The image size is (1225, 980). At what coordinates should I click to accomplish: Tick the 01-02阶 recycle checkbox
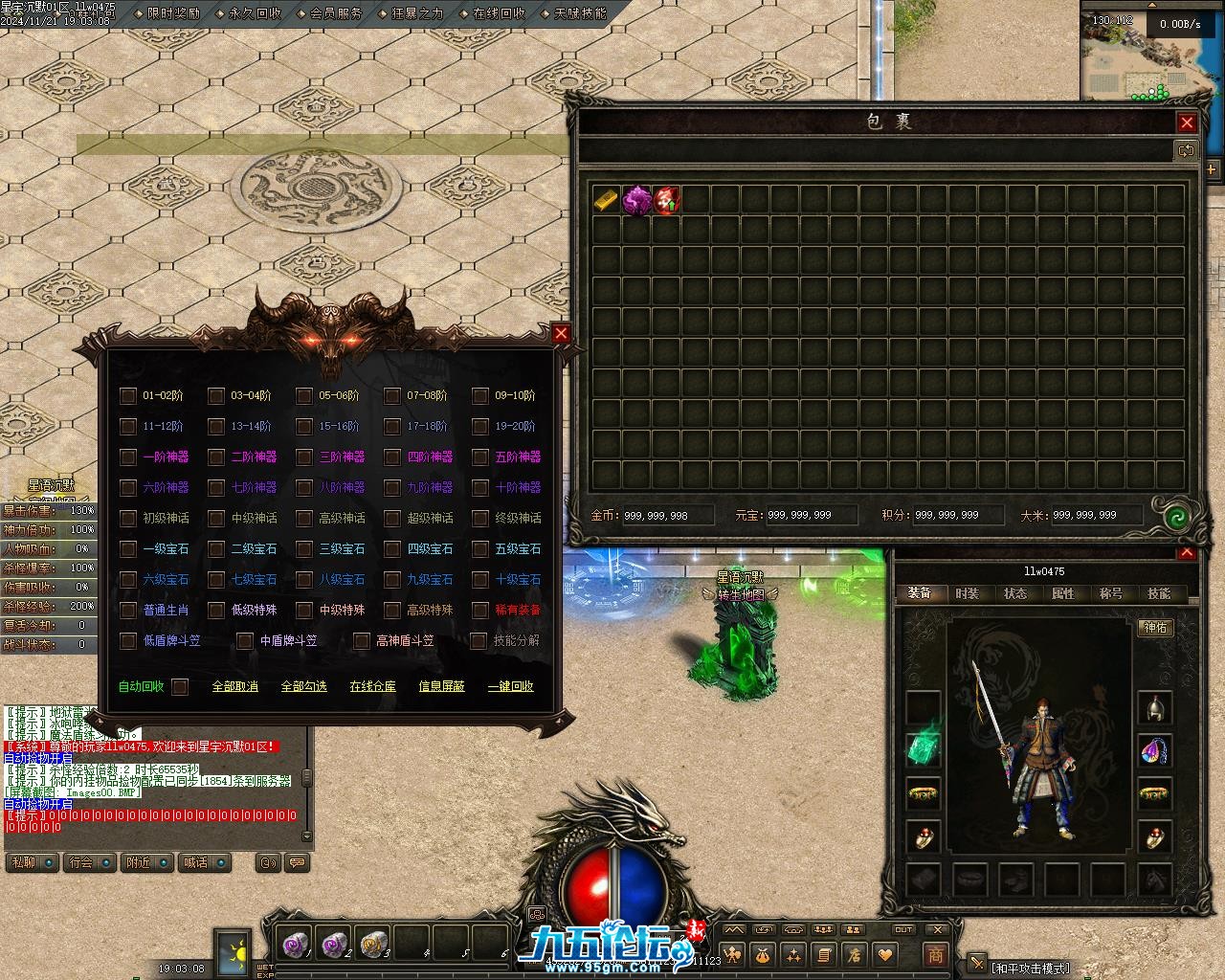click(x=128, y=395)
